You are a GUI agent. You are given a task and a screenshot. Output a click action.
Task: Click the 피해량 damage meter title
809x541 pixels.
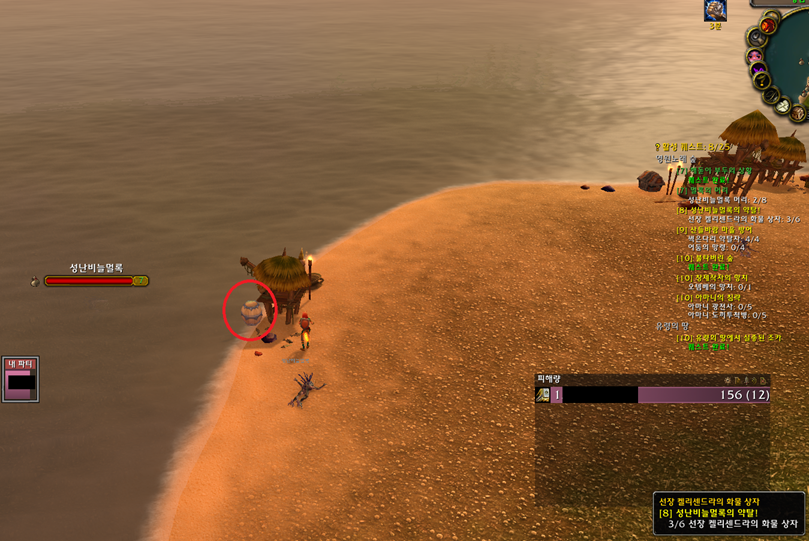[x=550, y=379]
